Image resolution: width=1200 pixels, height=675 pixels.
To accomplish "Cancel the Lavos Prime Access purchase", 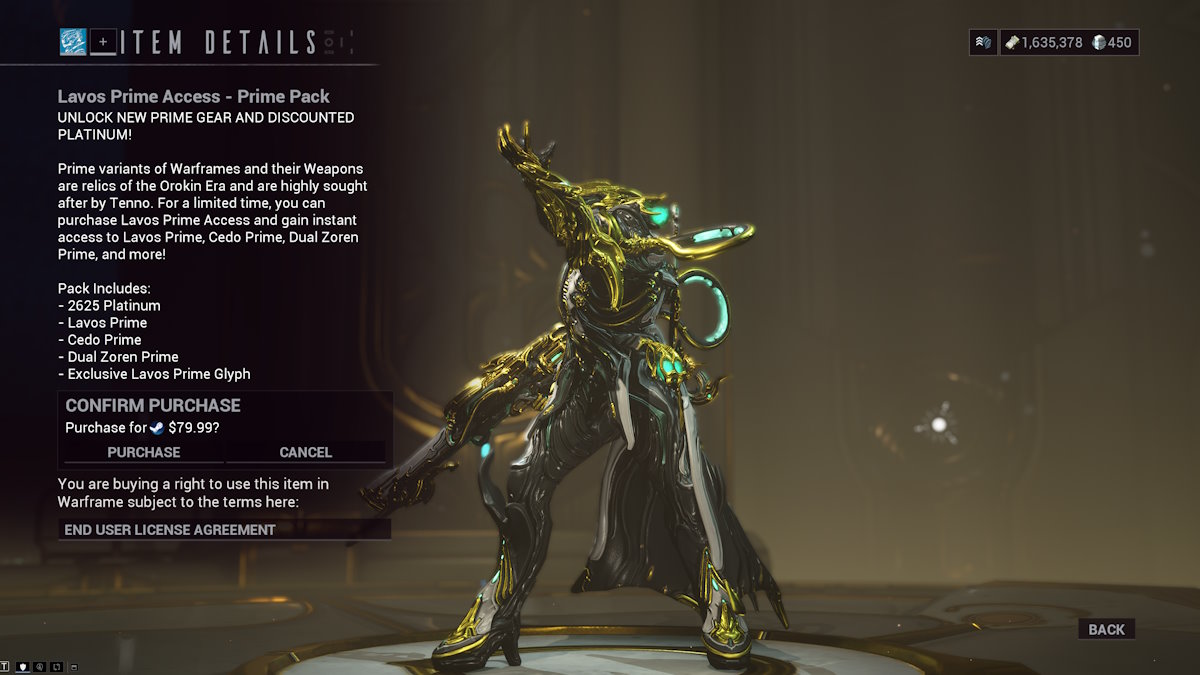I will pos(305,452).
